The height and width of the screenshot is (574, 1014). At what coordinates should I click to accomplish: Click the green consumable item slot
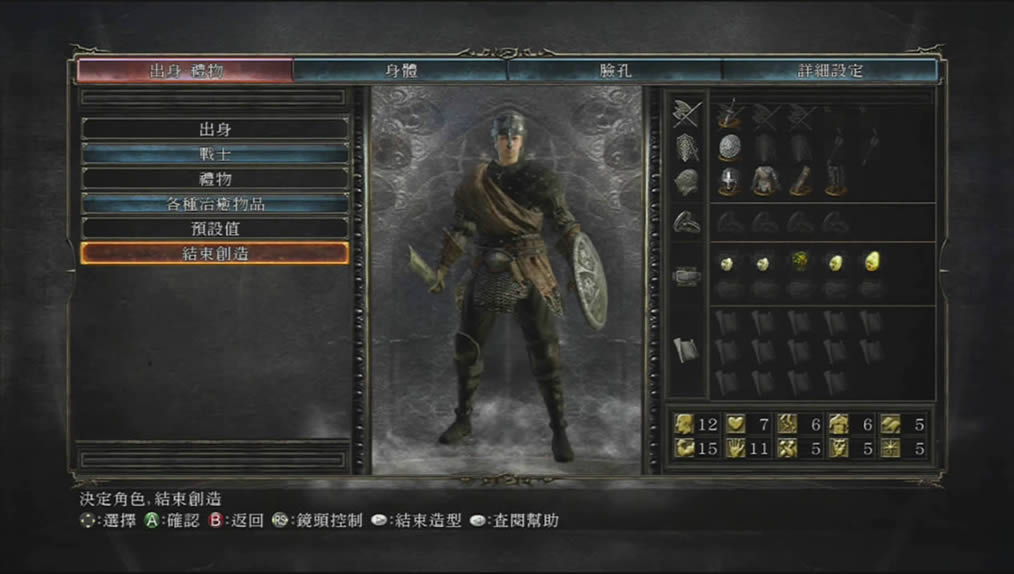(x=799, y=262)
